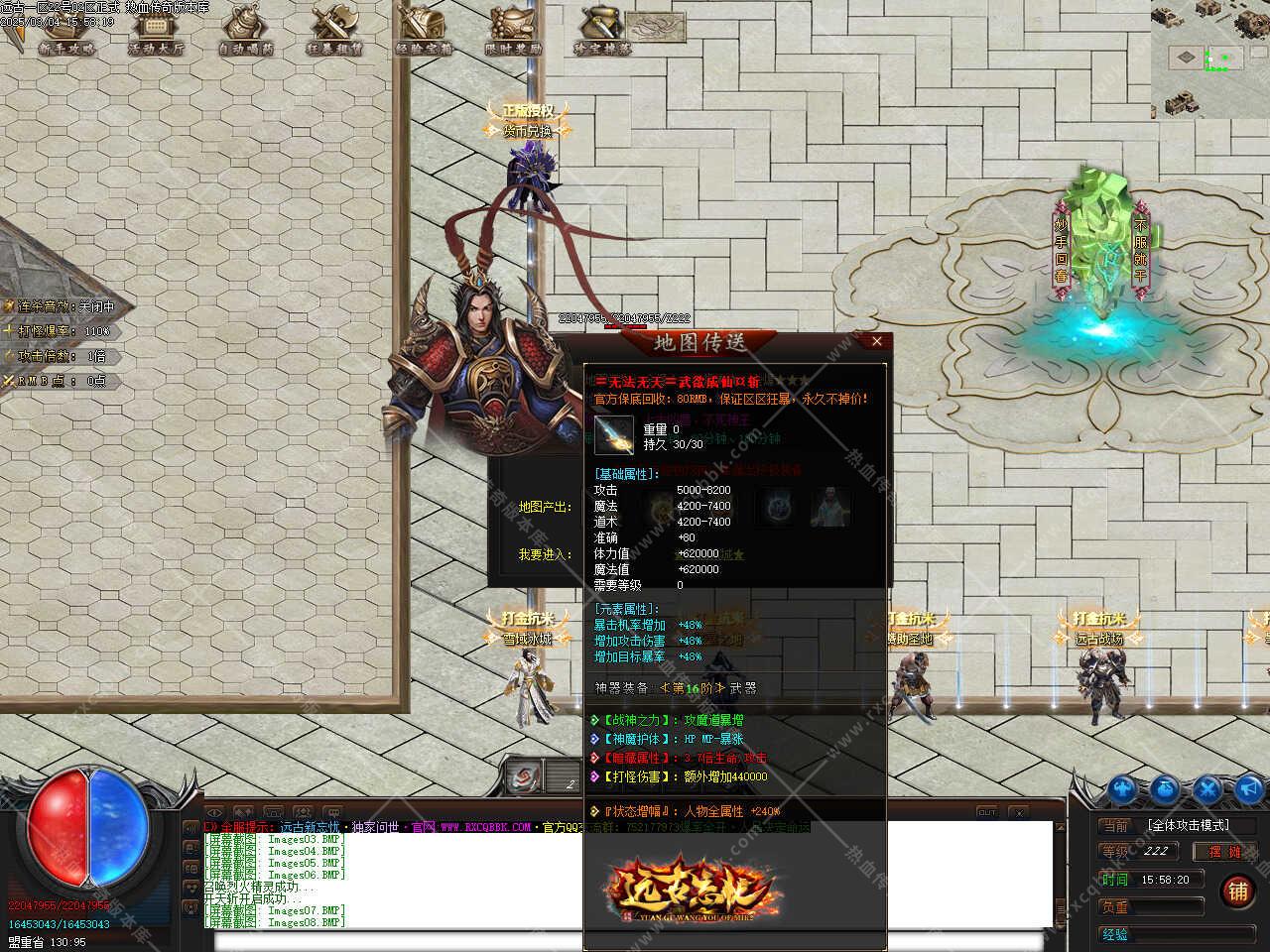Change the 全体攻击模式 attack mode
1270x952 pixels.
tap(1188, 825)
